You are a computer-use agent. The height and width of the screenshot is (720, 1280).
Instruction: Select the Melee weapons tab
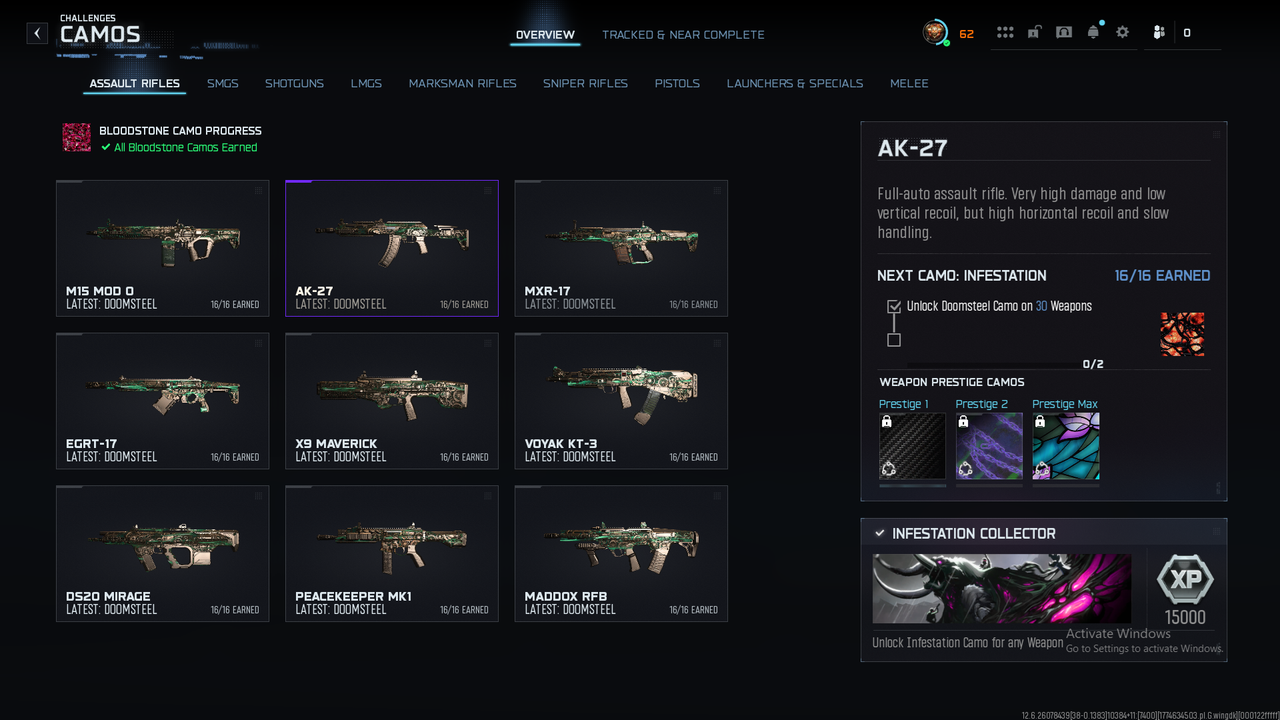pos(909,84)
